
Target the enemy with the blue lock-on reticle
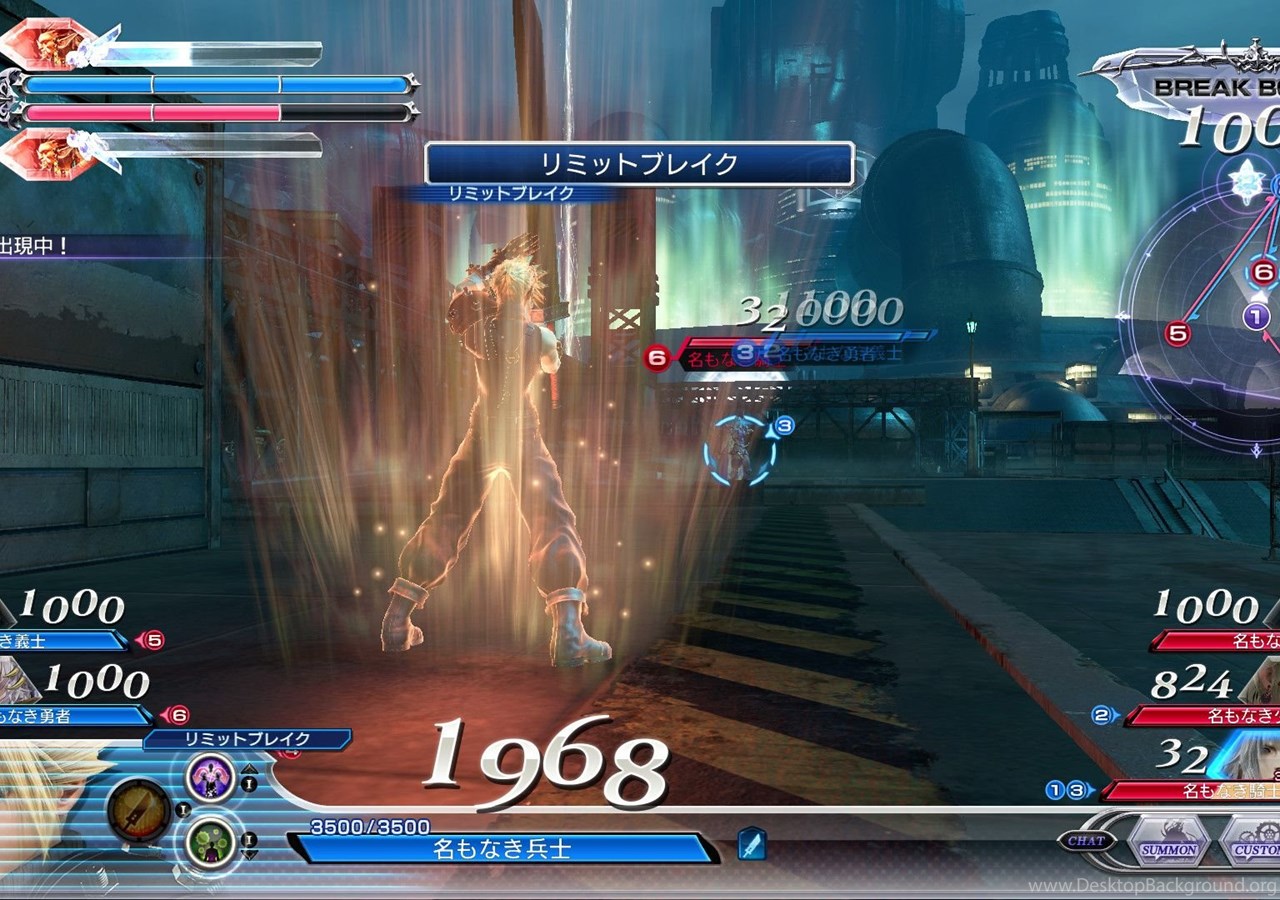coord(740,451)
